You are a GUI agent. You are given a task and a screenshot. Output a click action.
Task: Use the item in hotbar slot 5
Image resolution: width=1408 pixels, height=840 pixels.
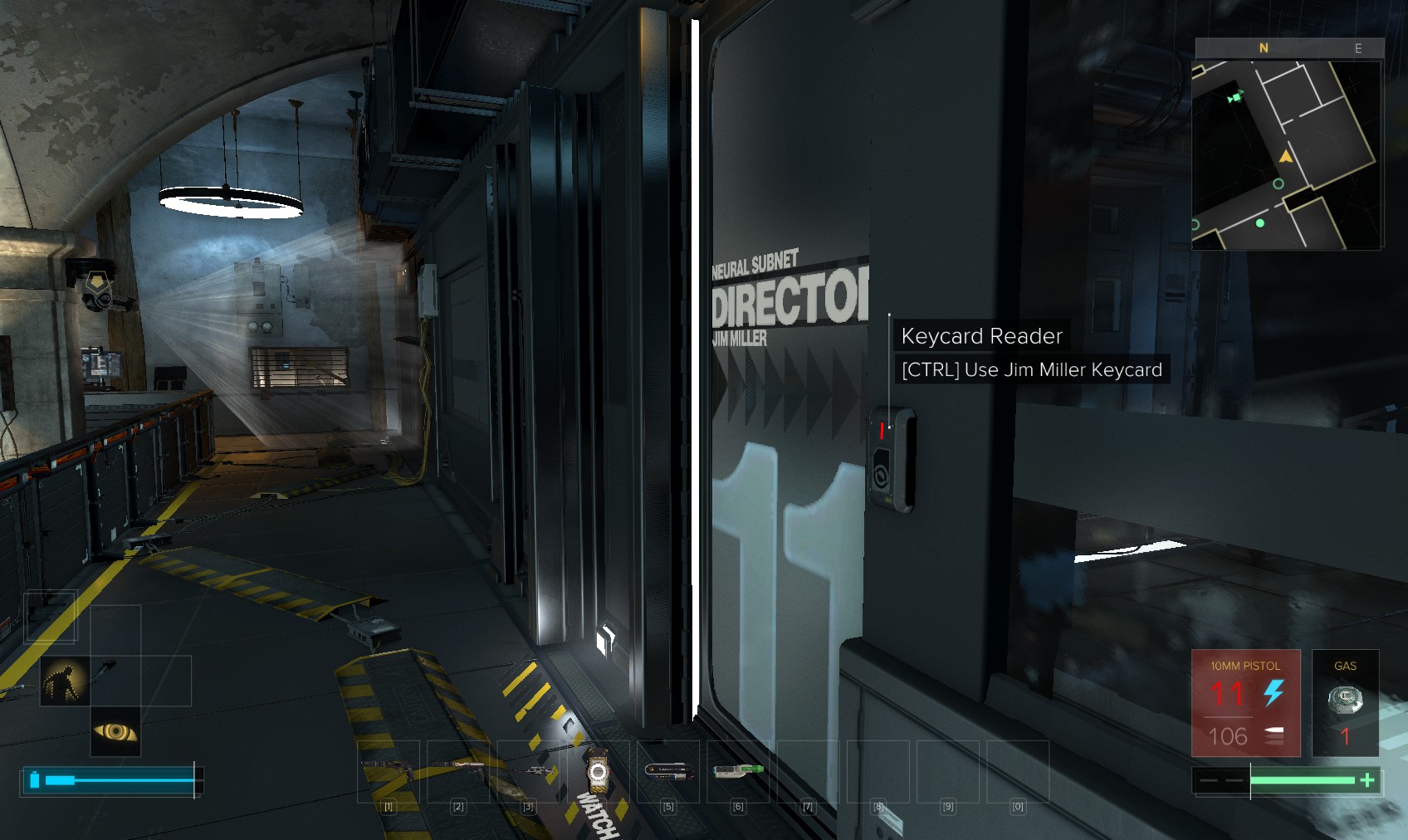click(x=668, y=771)
